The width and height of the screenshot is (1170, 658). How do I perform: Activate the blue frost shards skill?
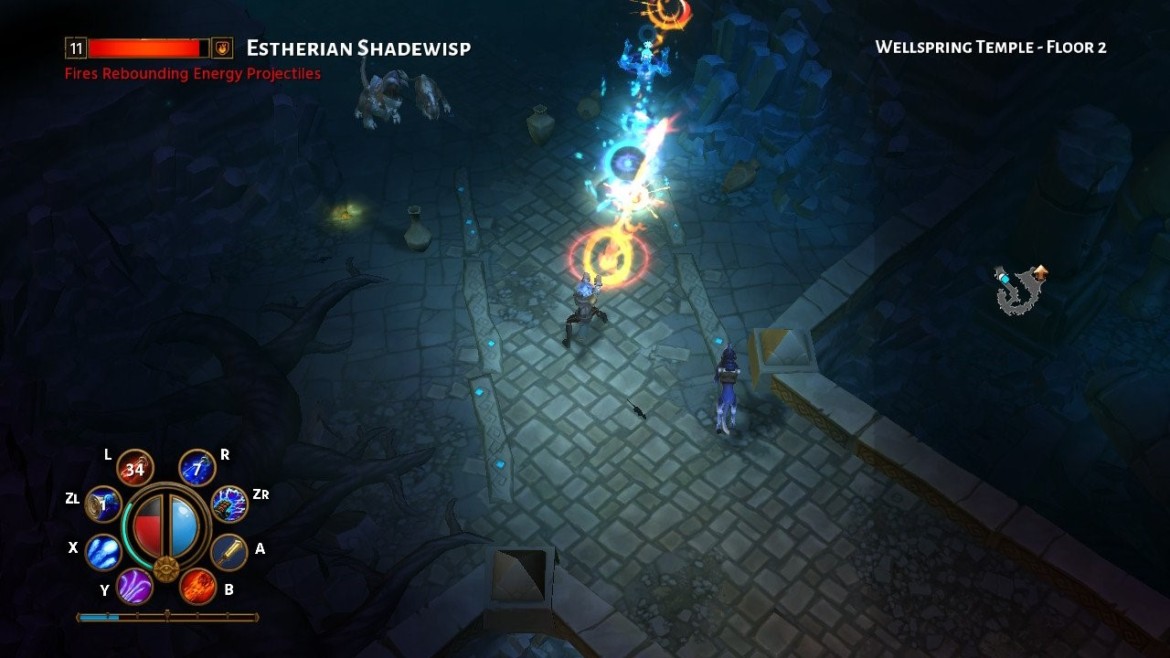pyautogui.click(x=104, y=551)
